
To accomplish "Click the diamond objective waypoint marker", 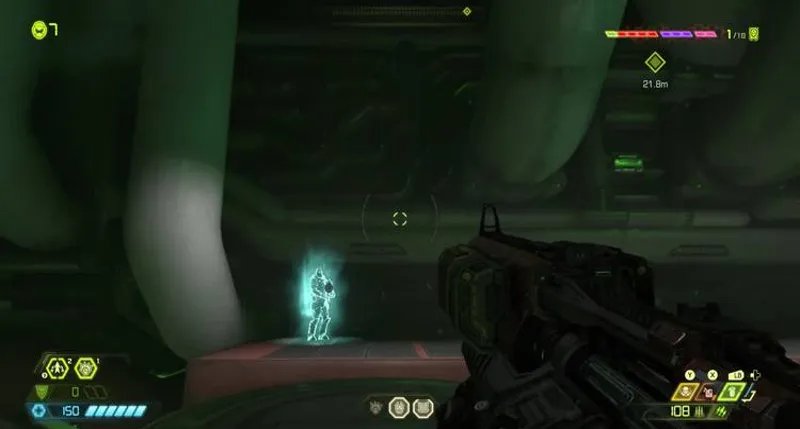I will click(654, 62).
